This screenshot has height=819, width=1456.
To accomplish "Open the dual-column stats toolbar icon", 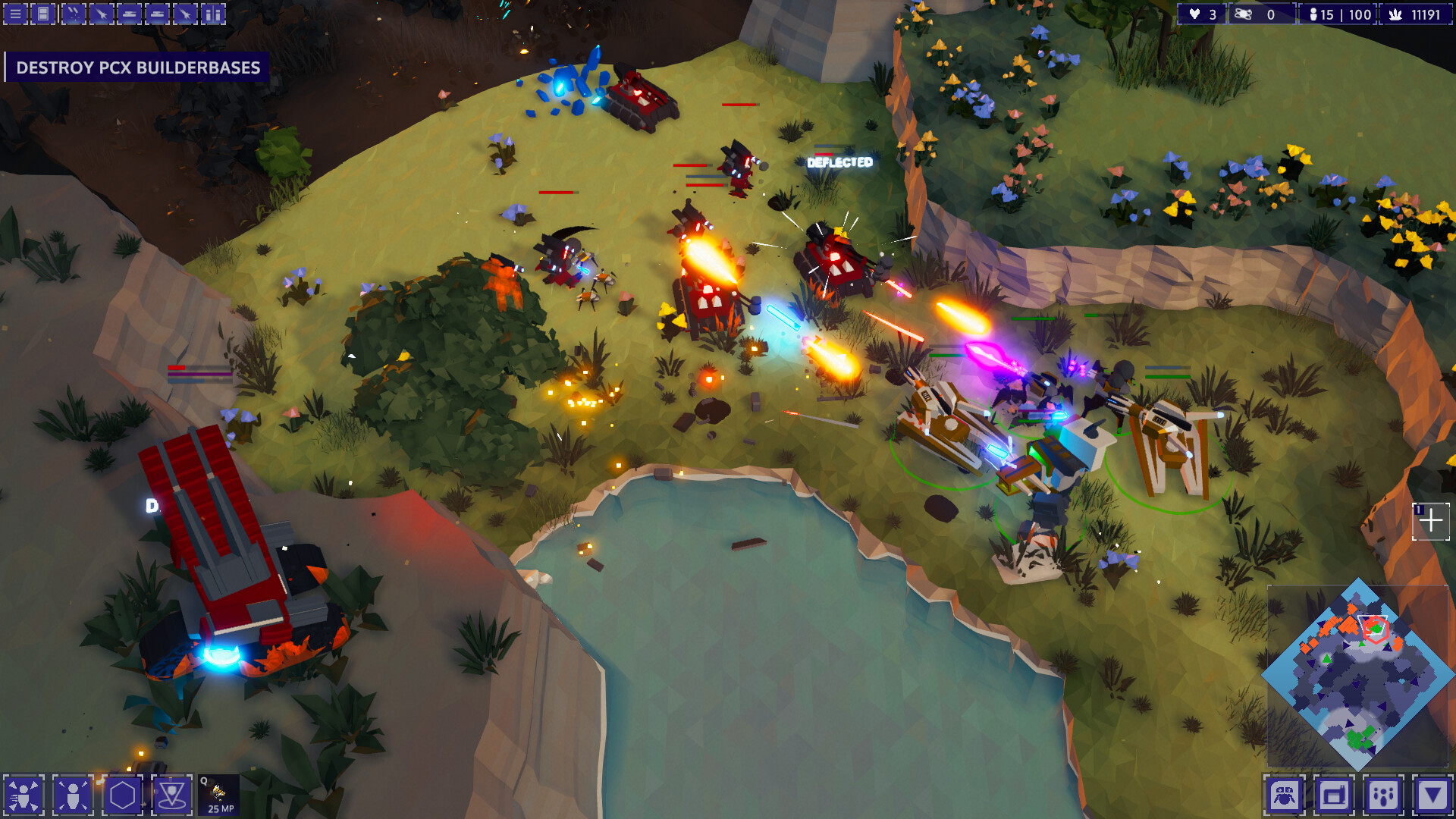I will coord(212,14).
